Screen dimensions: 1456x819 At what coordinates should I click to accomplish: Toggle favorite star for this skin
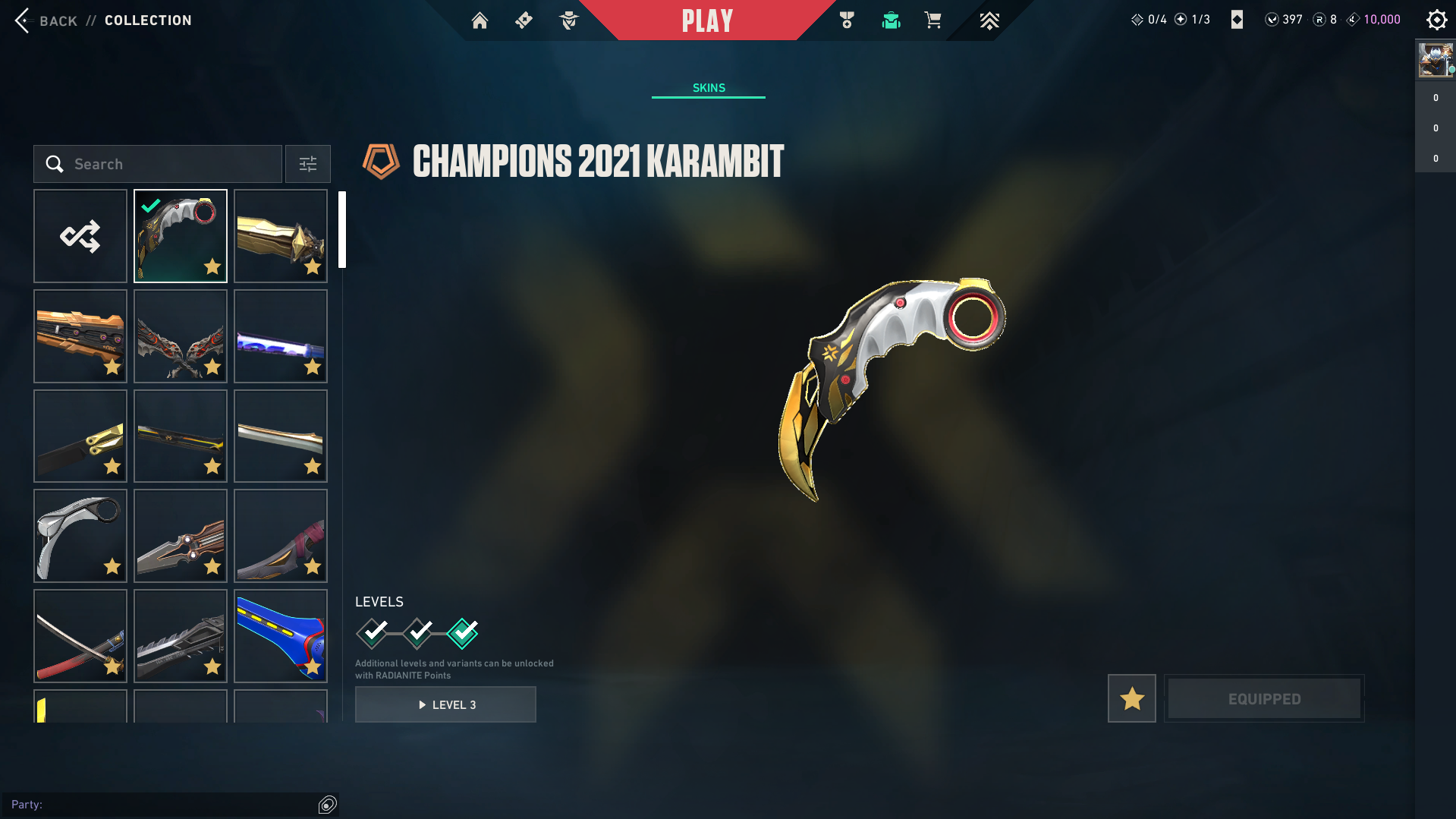[x=1132, y=698]
